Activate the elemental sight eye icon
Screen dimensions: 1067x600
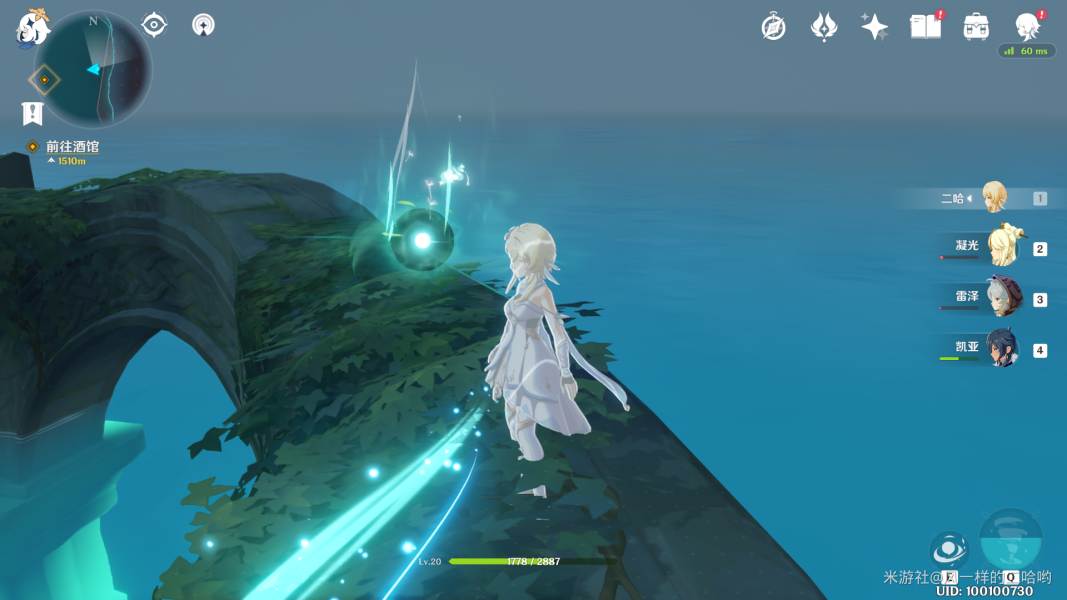coord(154,25)
